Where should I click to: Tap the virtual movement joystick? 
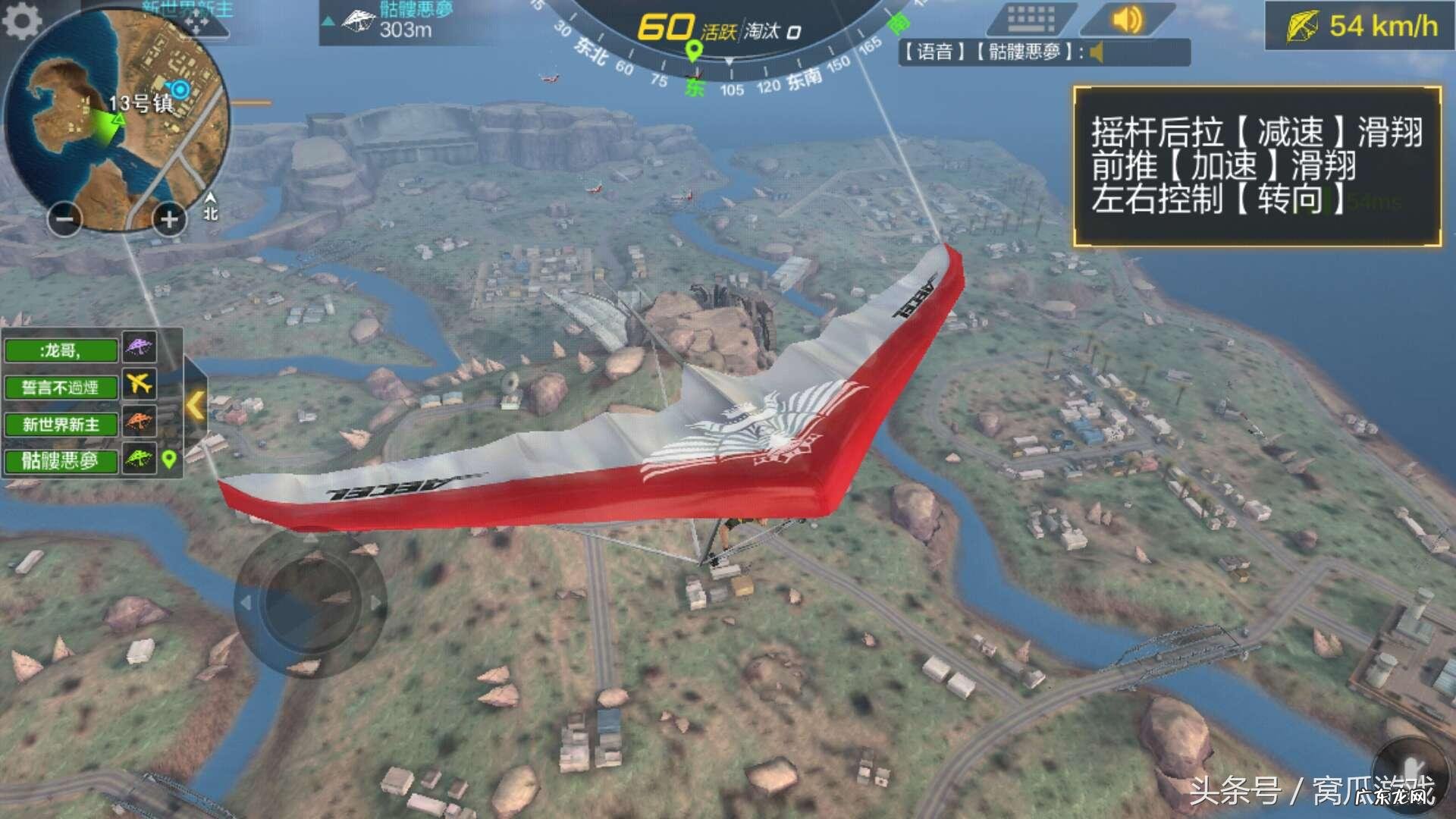(x=310, y=604)
